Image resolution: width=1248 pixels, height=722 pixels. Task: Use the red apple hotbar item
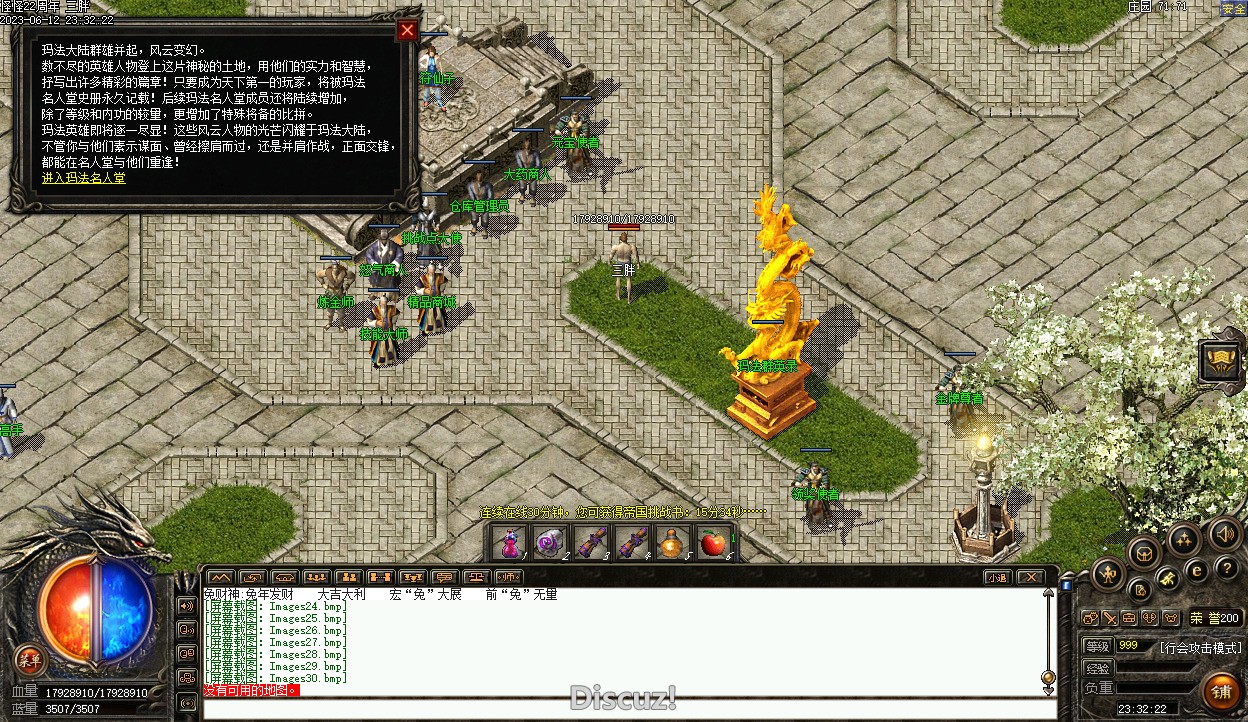click(x=712, y=543)
